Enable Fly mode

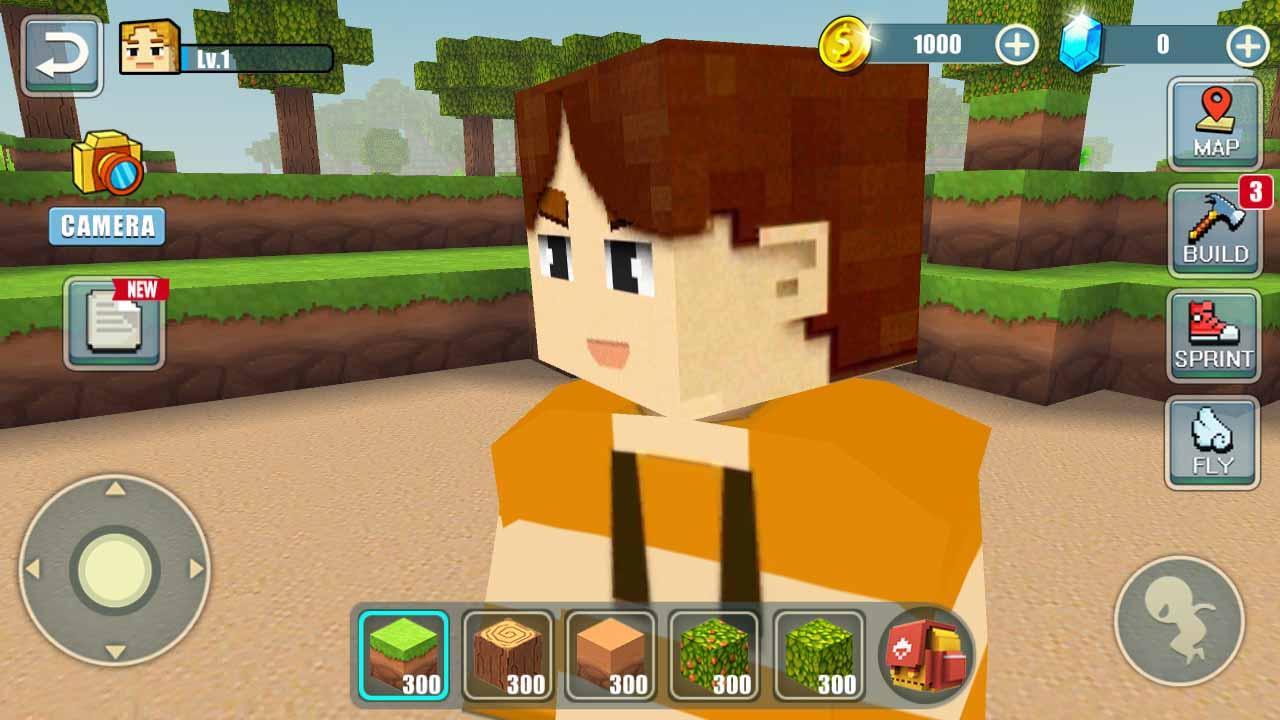[1213, 440]
